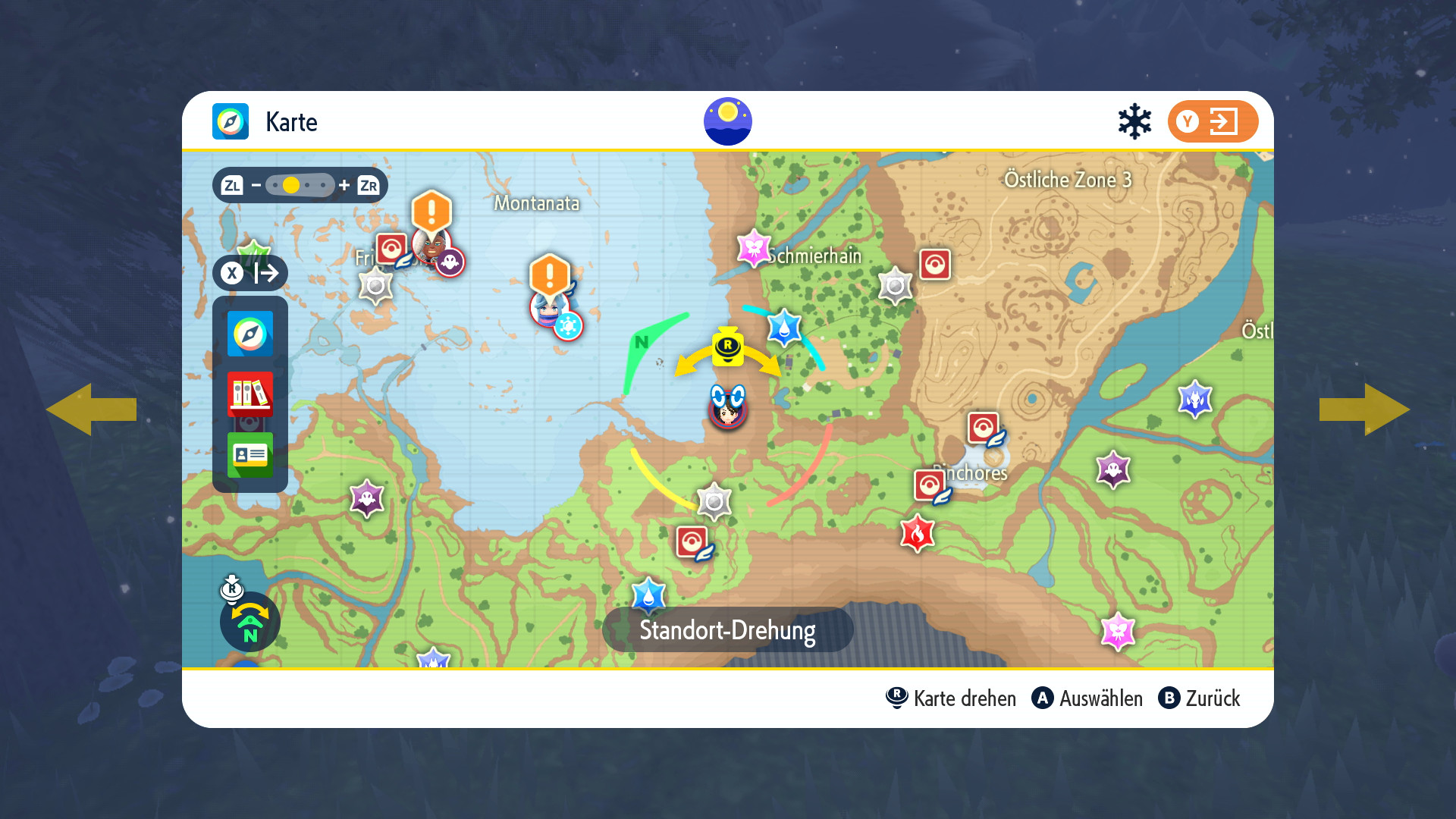This screenshot has height=819, width=1456.
Task: Adjust the map zoom level slider
Action: click(300, 185)
